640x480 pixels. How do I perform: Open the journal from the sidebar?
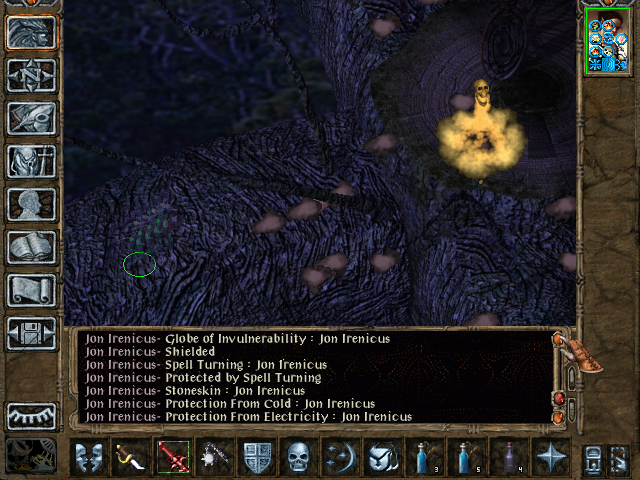pyautogui.click(x=30, y=119)
